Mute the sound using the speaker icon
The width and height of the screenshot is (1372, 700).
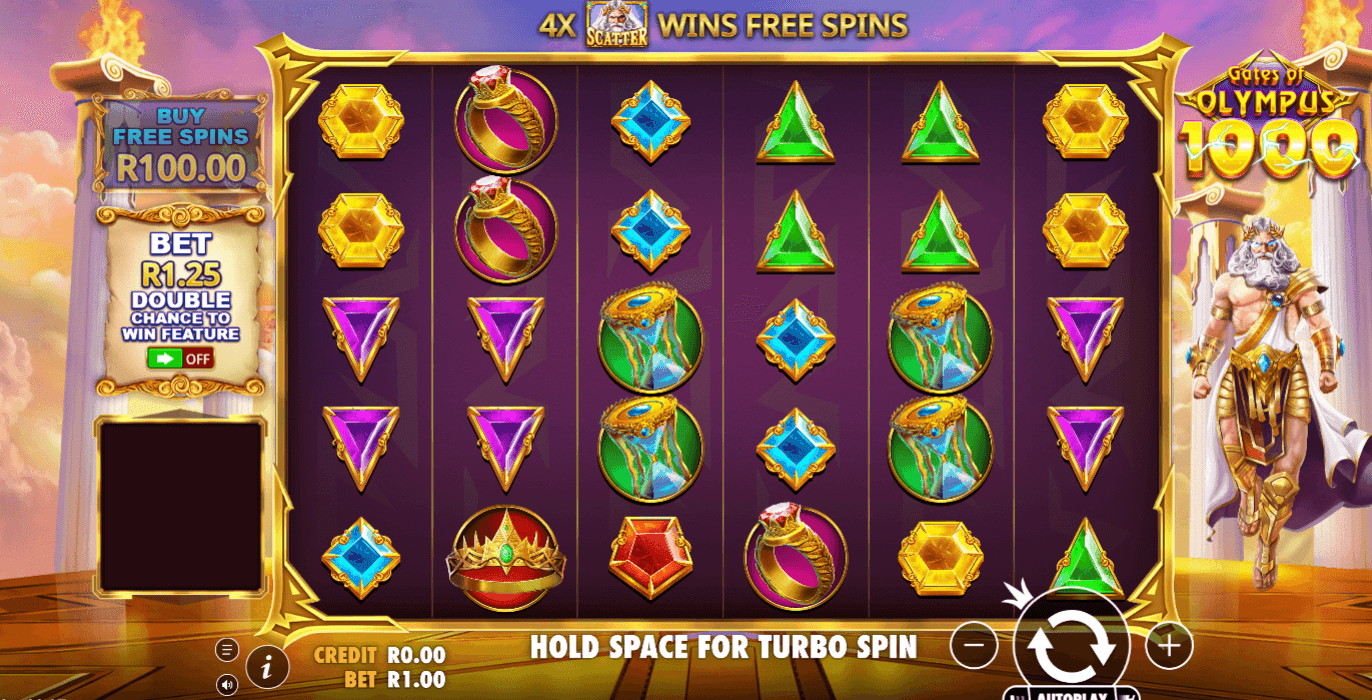[227, 685]
